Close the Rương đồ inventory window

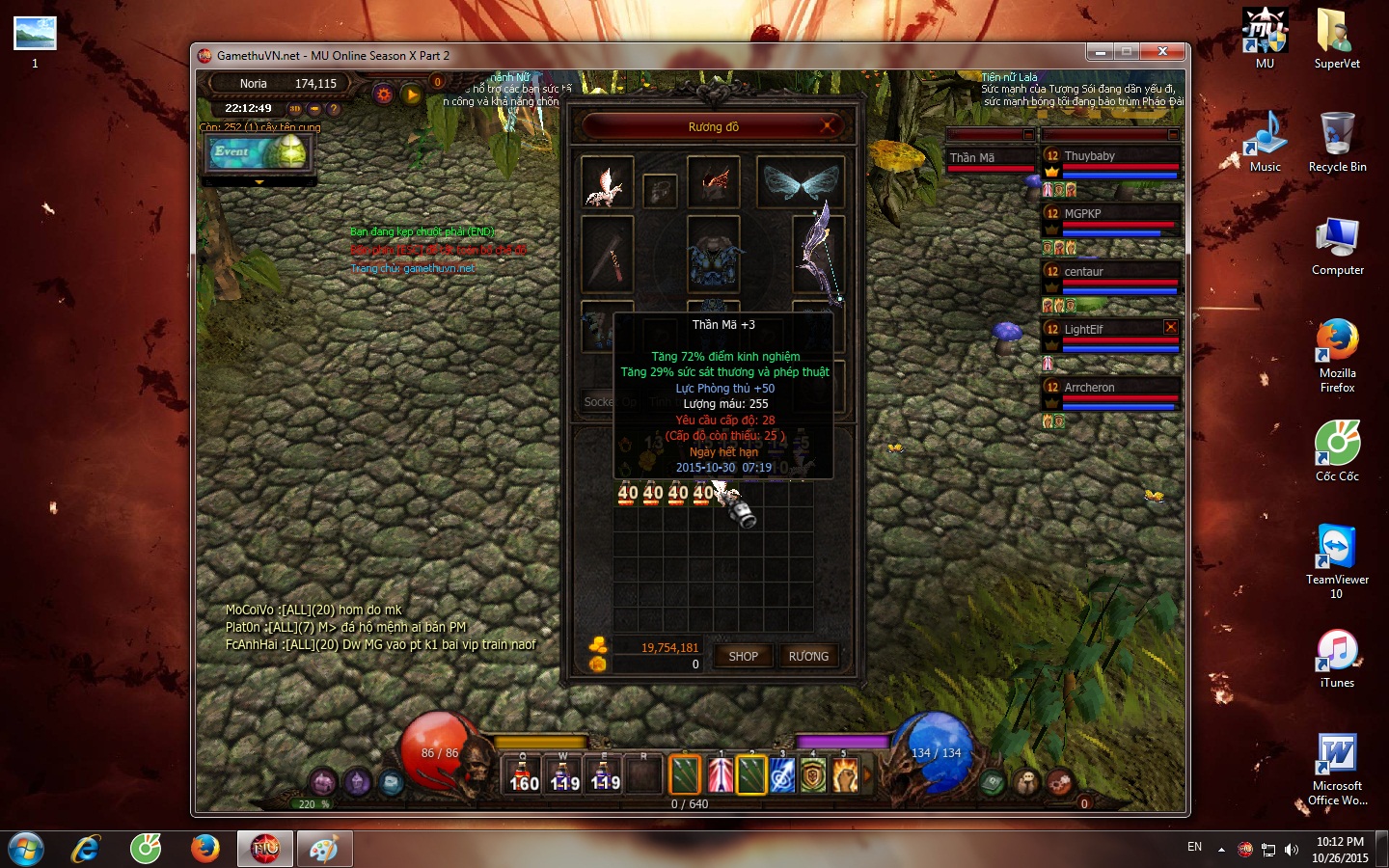827,126
